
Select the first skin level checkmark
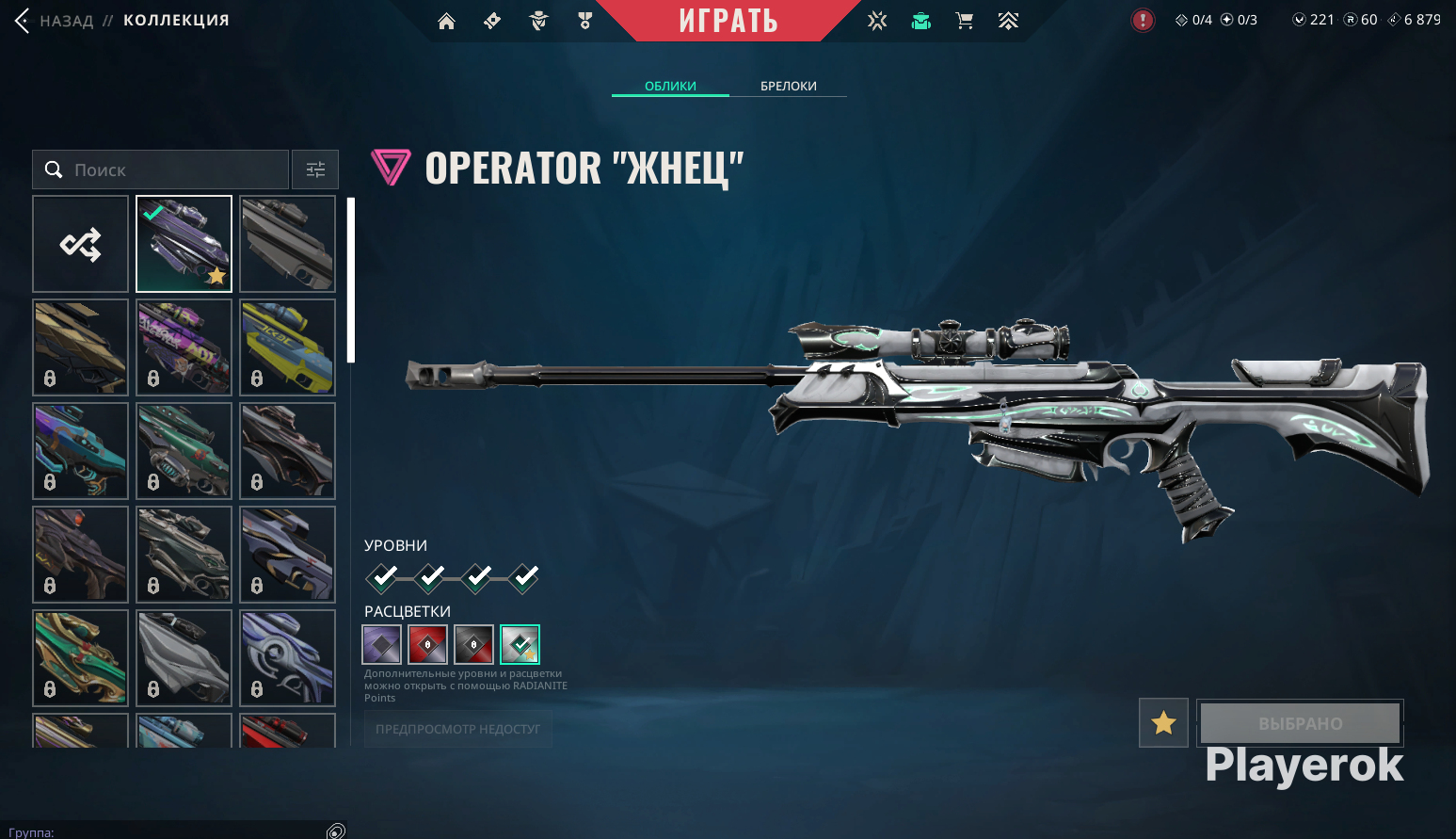(383, 576)
